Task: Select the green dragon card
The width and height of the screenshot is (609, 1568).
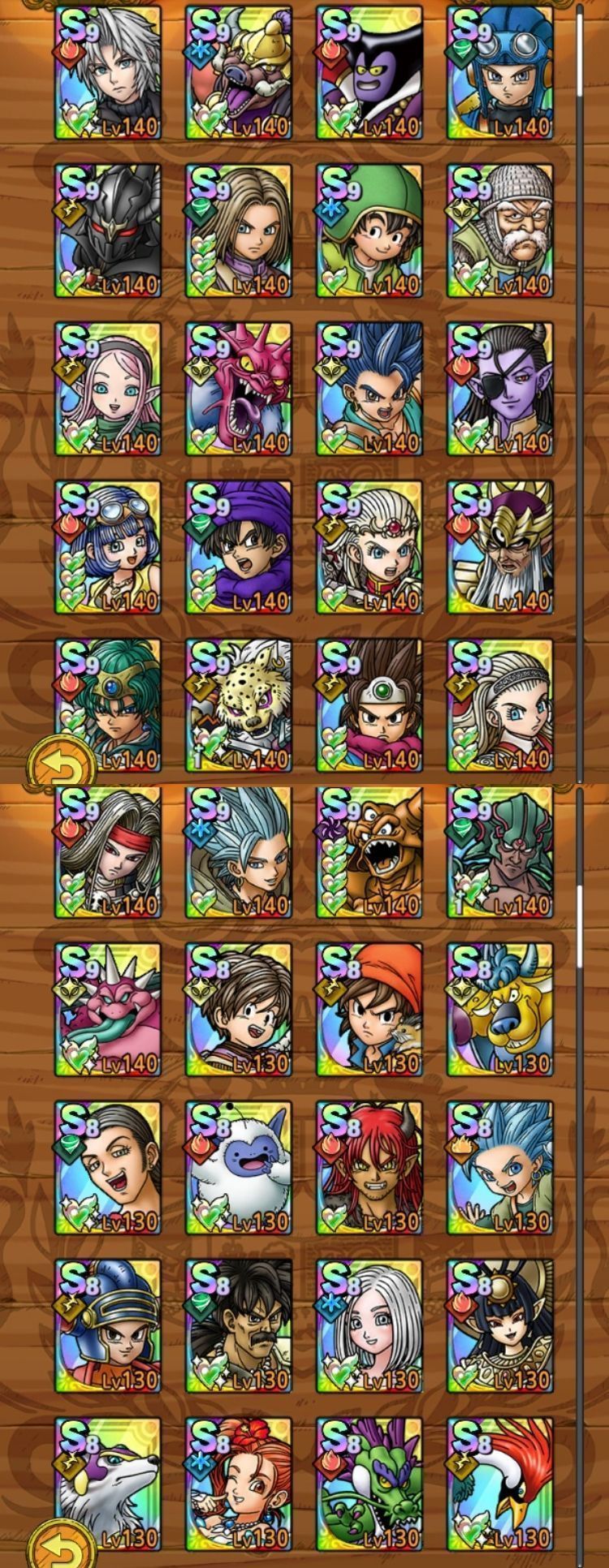Action: [369, 1485]
